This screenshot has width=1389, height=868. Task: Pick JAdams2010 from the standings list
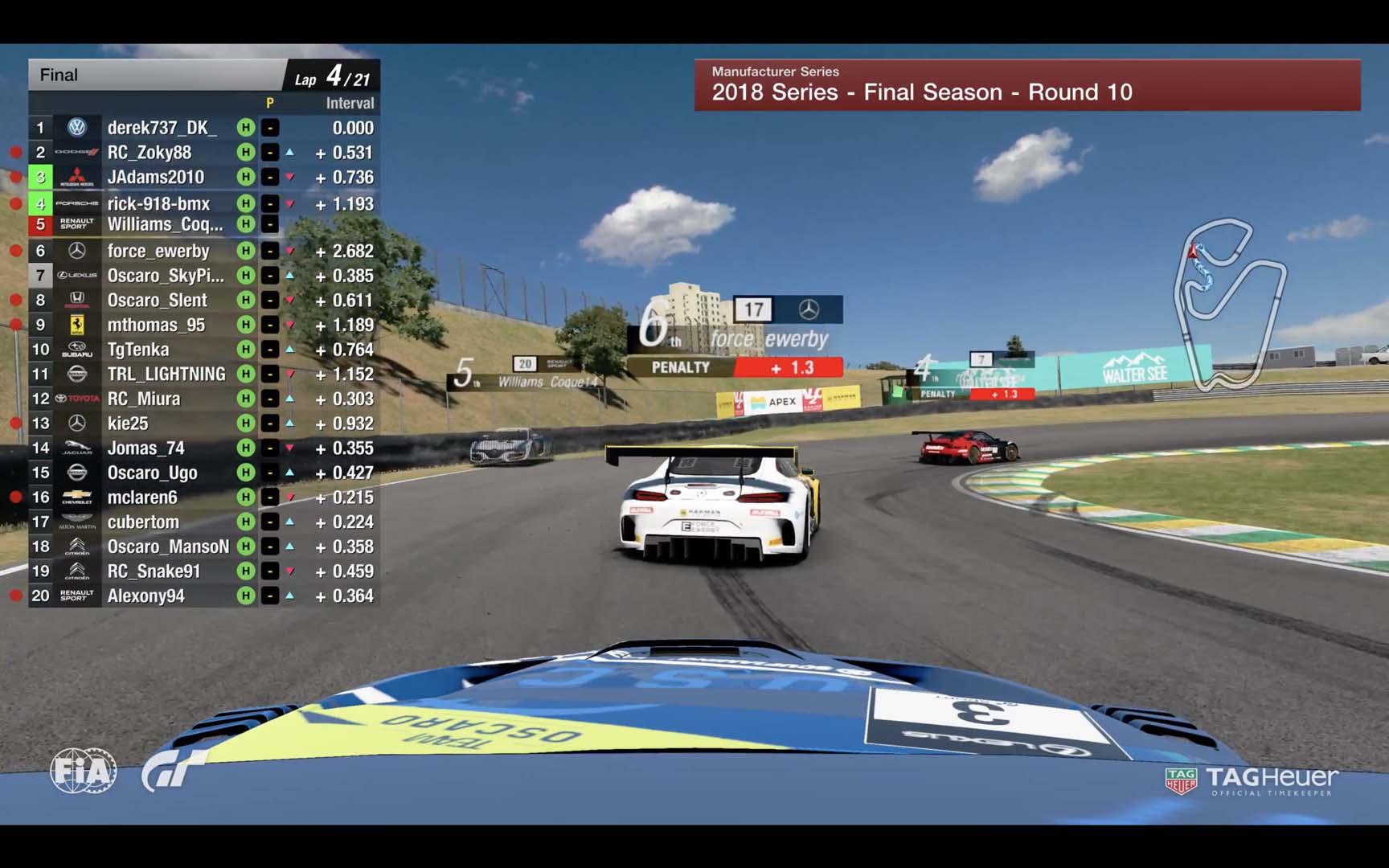(156, 178)
